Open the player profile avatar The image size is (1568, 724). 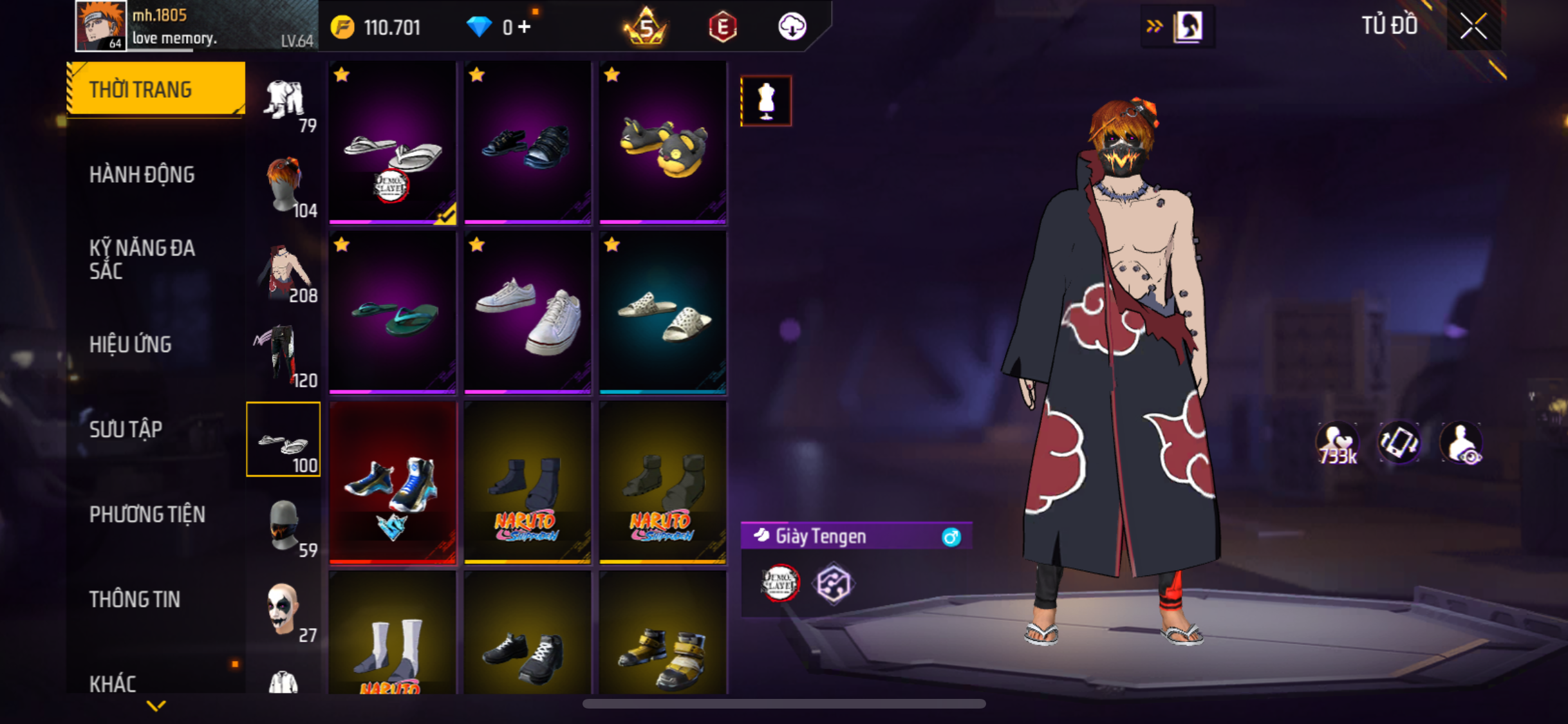(100, 26)
